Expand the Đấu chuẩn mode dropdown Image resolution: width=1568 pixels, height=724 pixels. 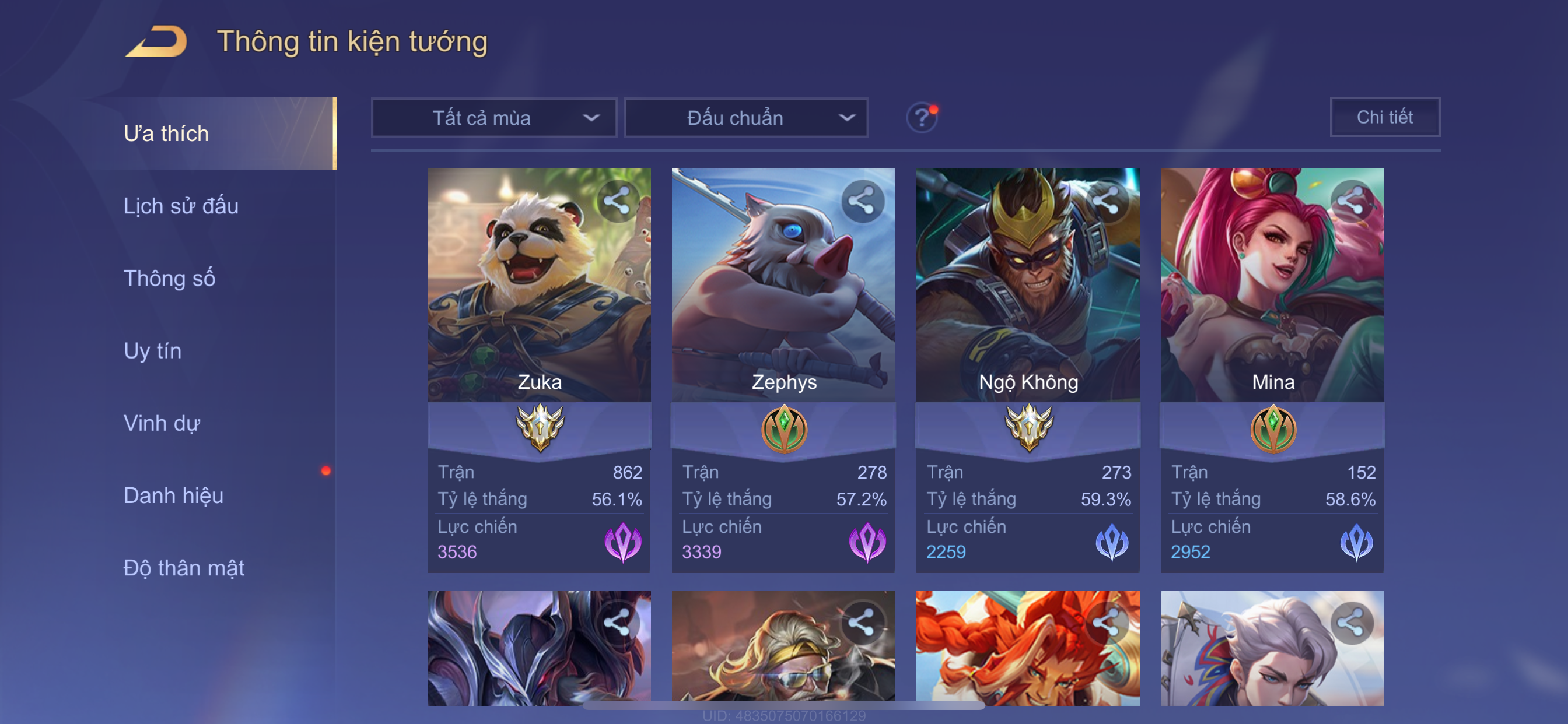click(x=746, y=117)
